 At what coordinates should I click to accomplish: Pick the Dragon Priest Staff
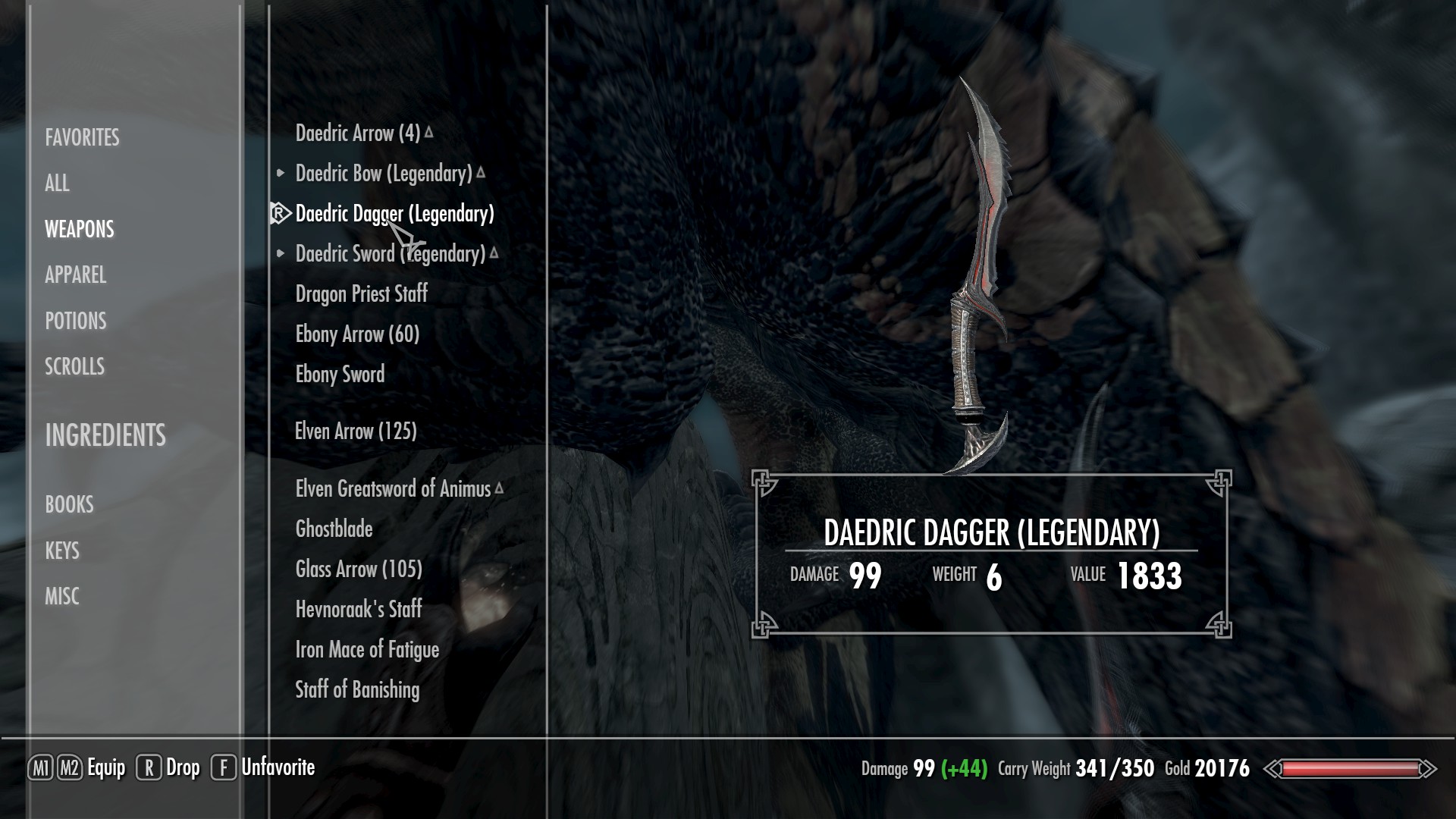pos(361,294)
